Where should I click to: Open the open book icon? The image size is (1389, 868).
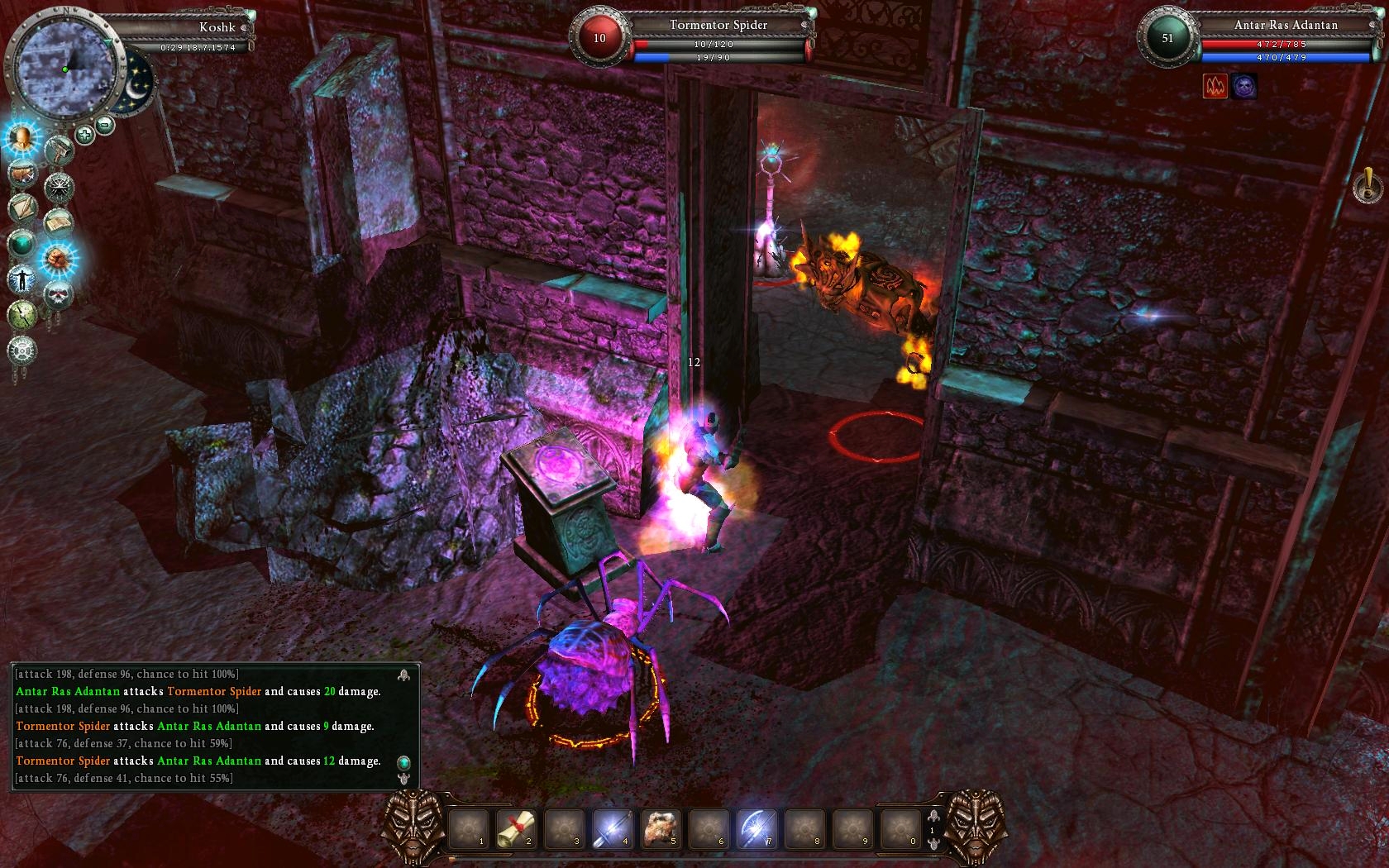58,222
